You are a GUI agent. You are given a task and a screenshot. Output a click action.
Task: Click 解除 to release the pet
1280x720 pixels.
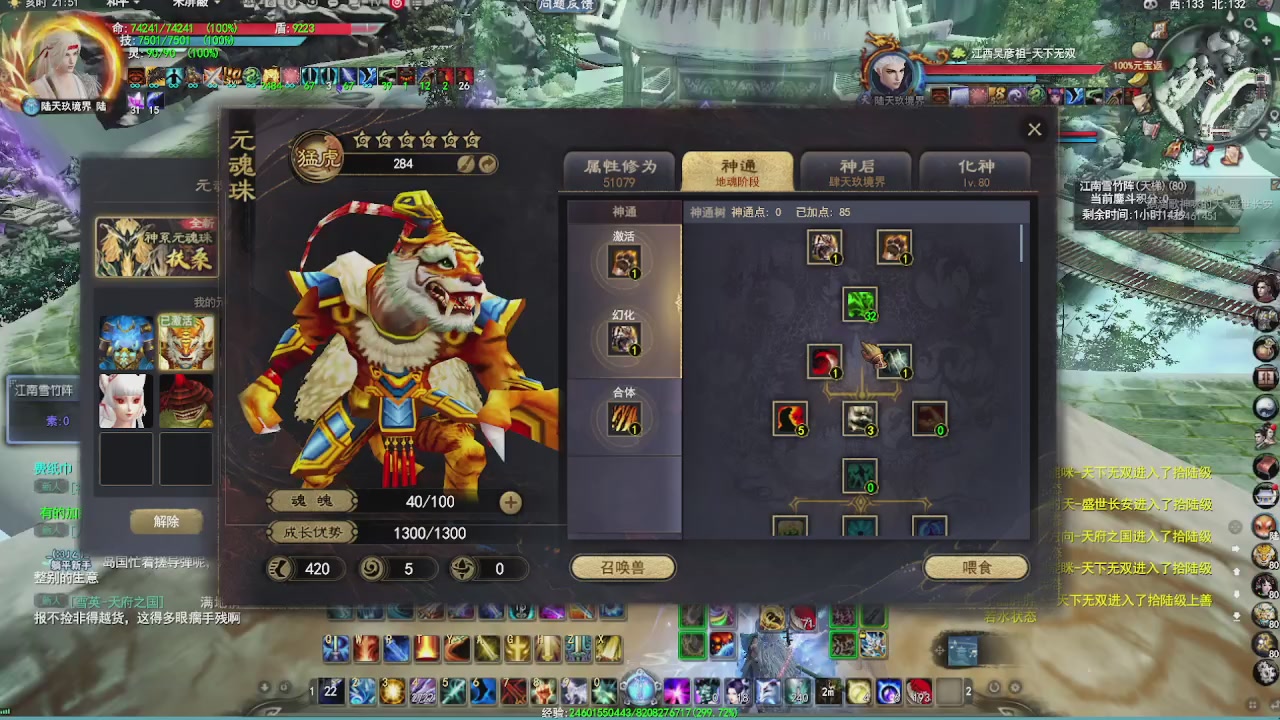click(x=166, y=521)
